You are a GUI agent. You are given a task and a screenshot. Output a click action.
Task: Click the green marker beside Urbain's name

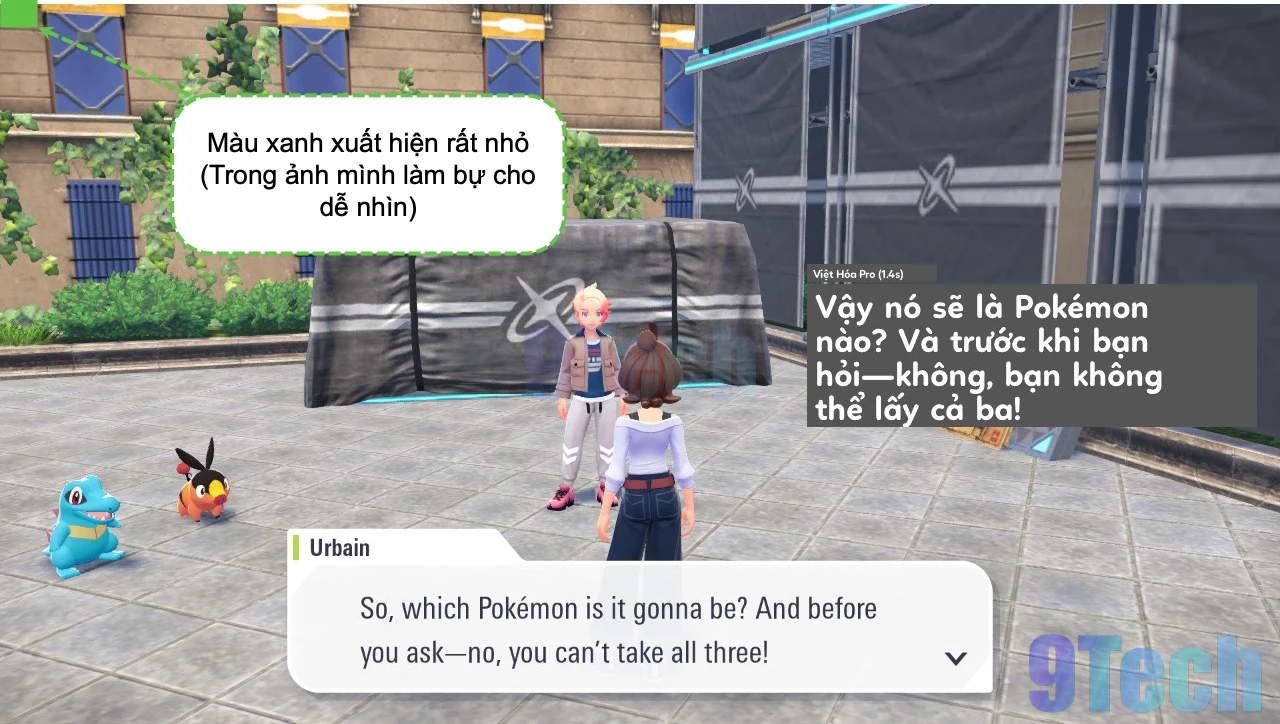coord(296,547)
